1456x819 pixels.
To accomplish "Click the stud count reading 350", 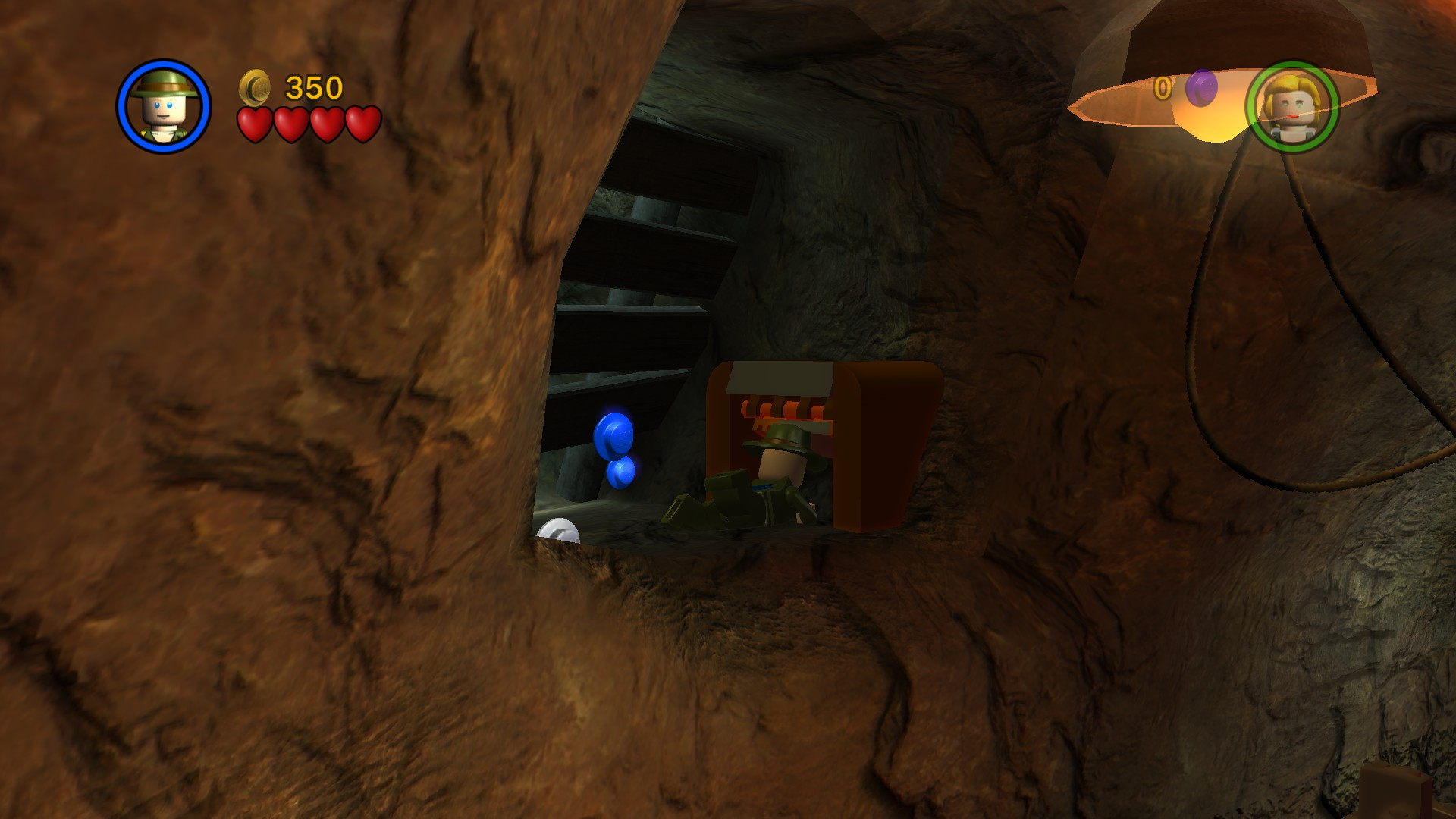I will coord(314,86).
